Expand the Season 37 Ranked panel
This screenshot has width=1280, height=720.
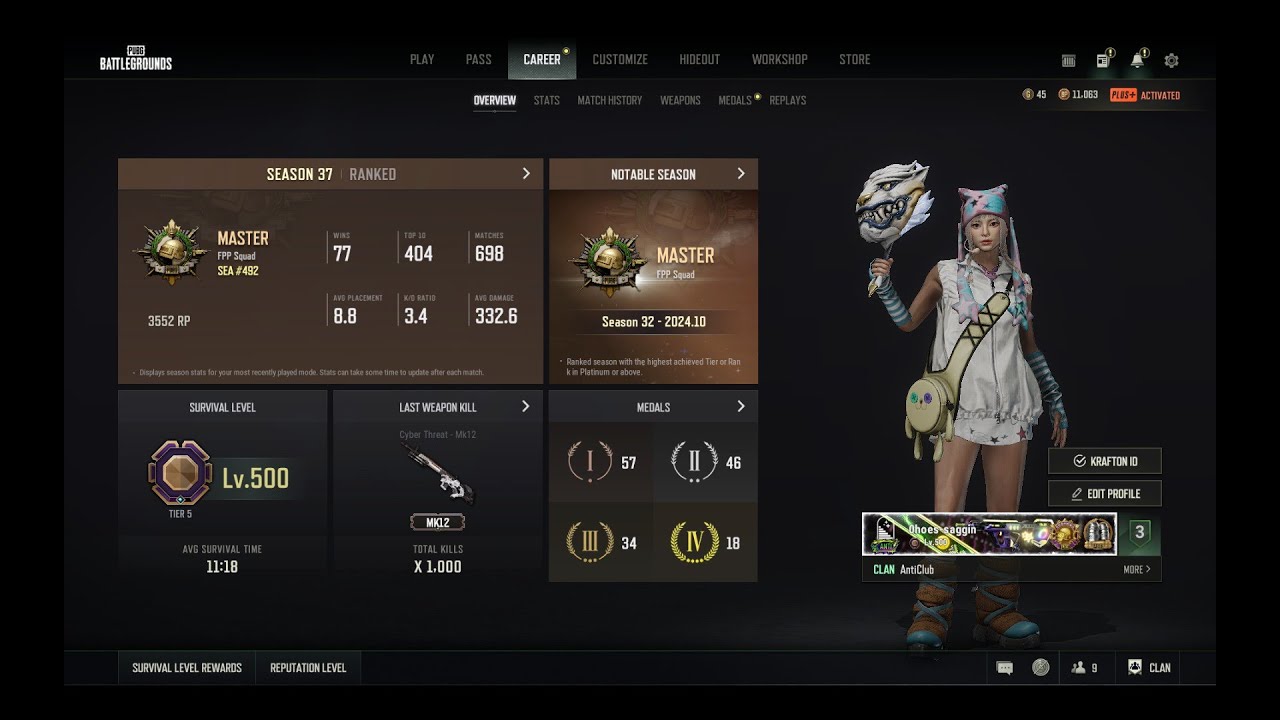526,174
